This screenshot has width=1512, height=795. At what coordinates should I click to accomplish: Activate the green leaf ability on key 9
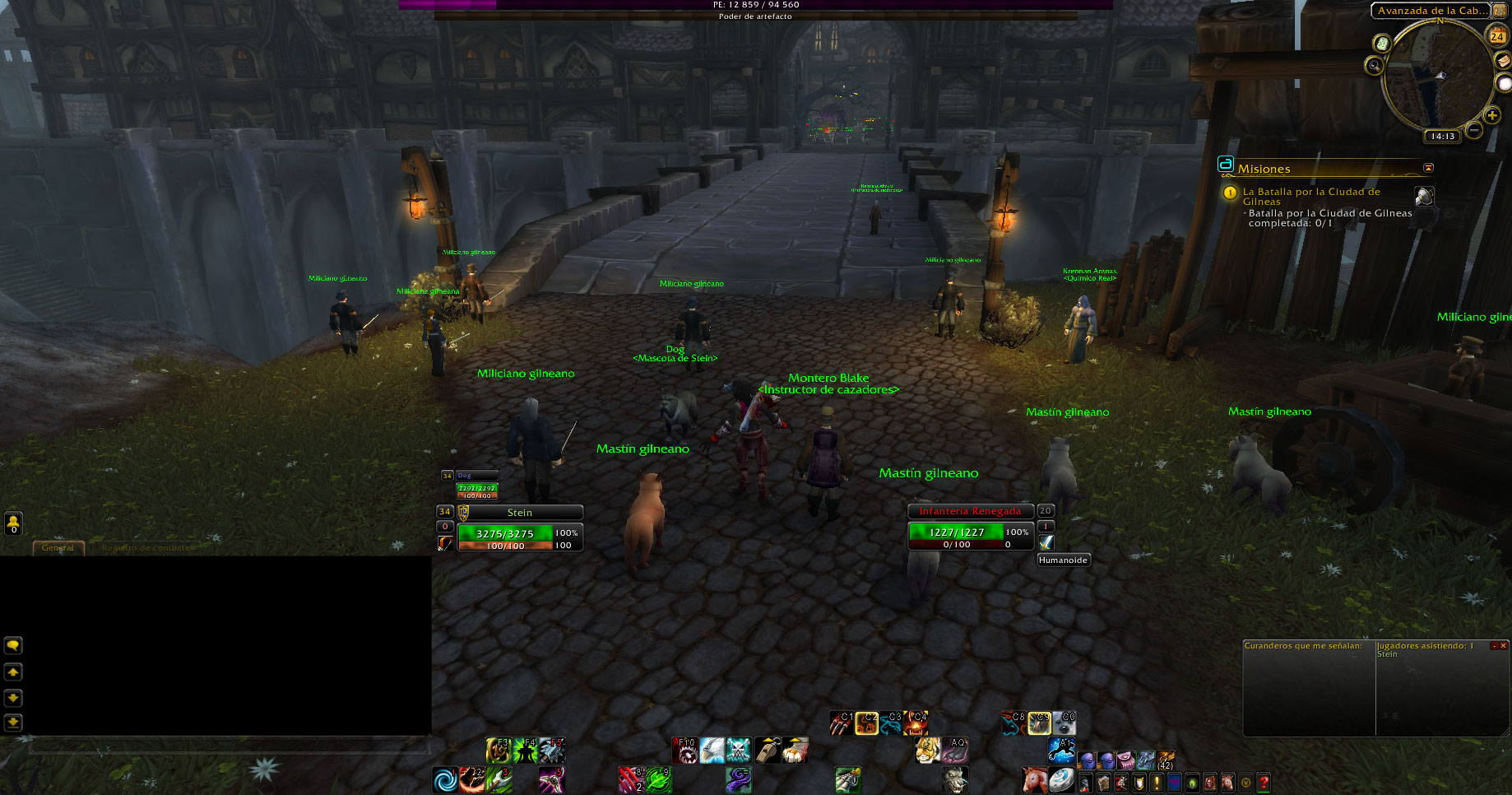(659, 780)
